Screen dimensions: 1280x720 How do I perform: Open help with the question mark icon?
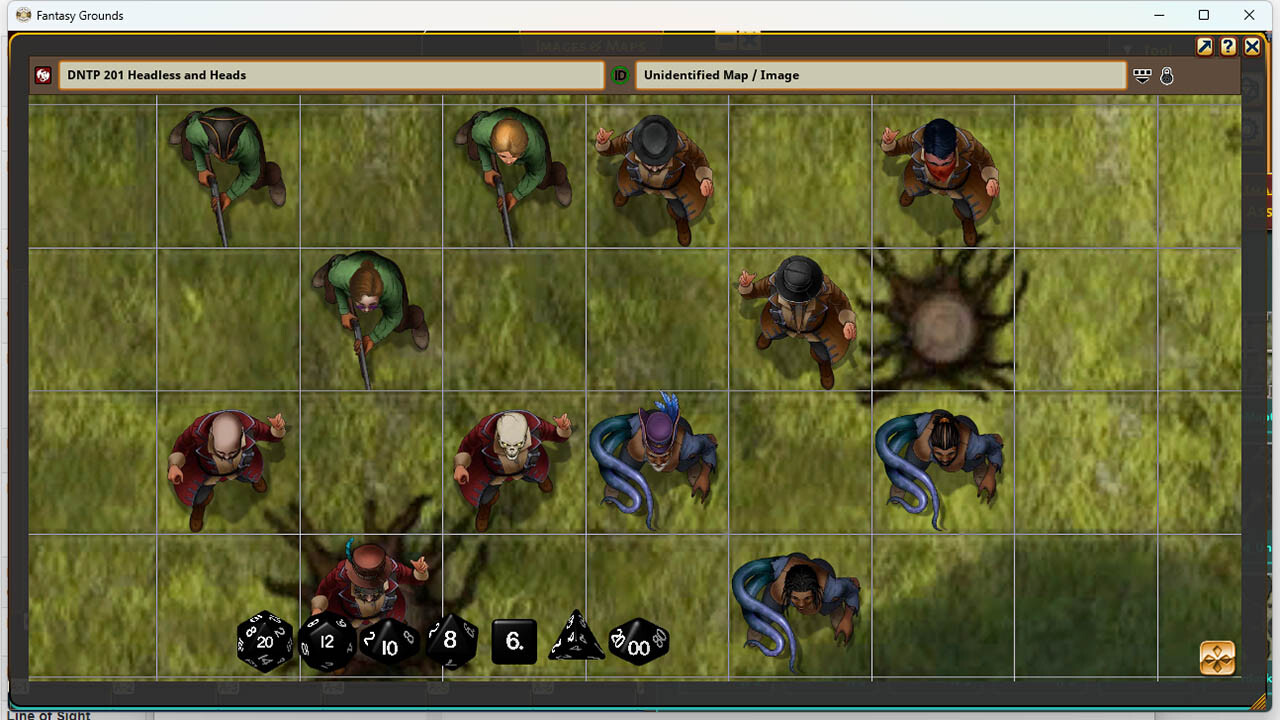click(1227, 46)
